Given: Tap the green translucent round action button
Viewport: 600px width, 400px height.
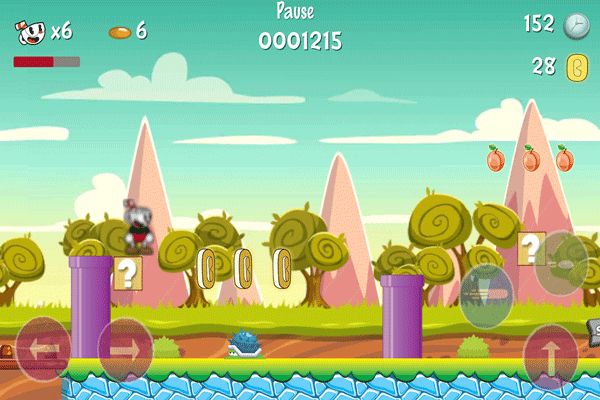Looking at the screenshot, I should (x=486, y=295).
